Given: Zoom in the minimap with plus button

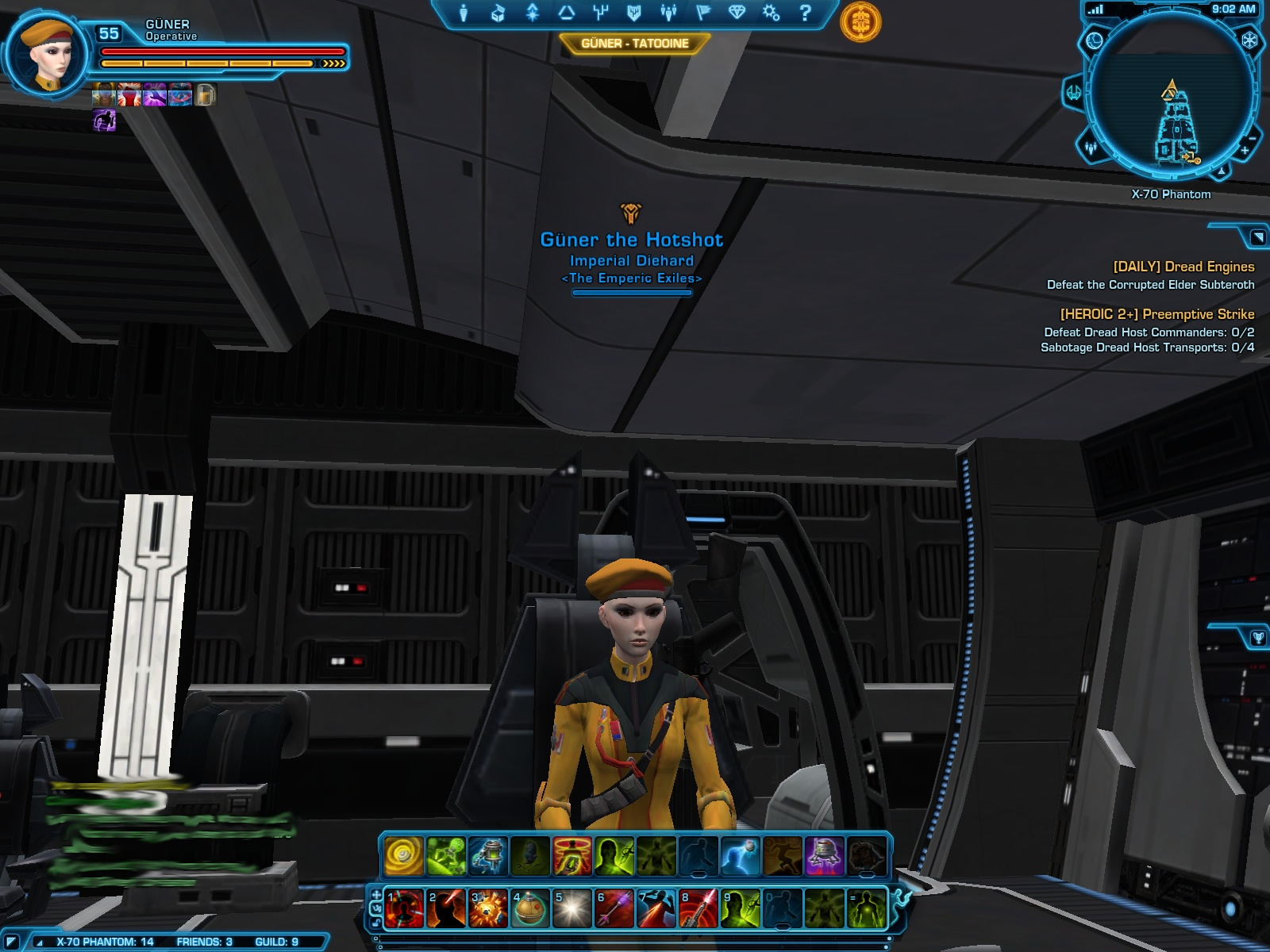Looking at the screenshot, I should click(x=1245, y=150).
